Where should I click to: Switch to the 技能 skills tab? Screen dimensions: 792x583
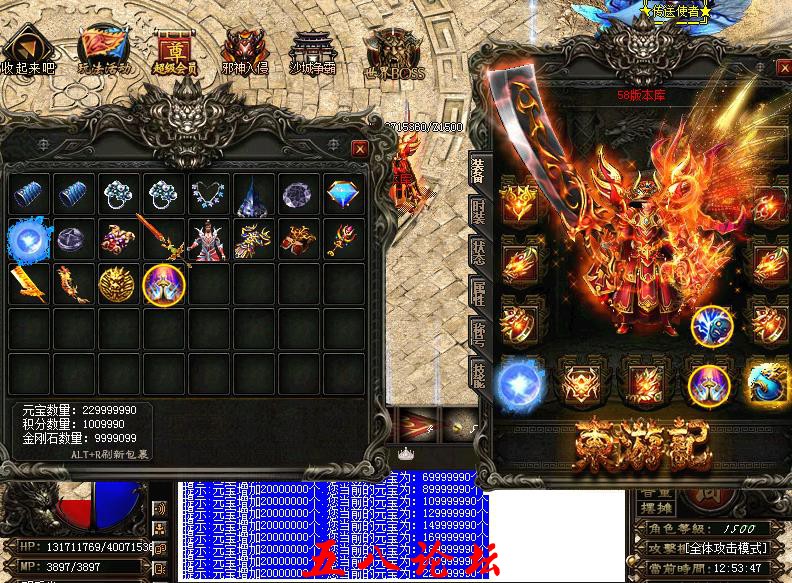point(479,377)
